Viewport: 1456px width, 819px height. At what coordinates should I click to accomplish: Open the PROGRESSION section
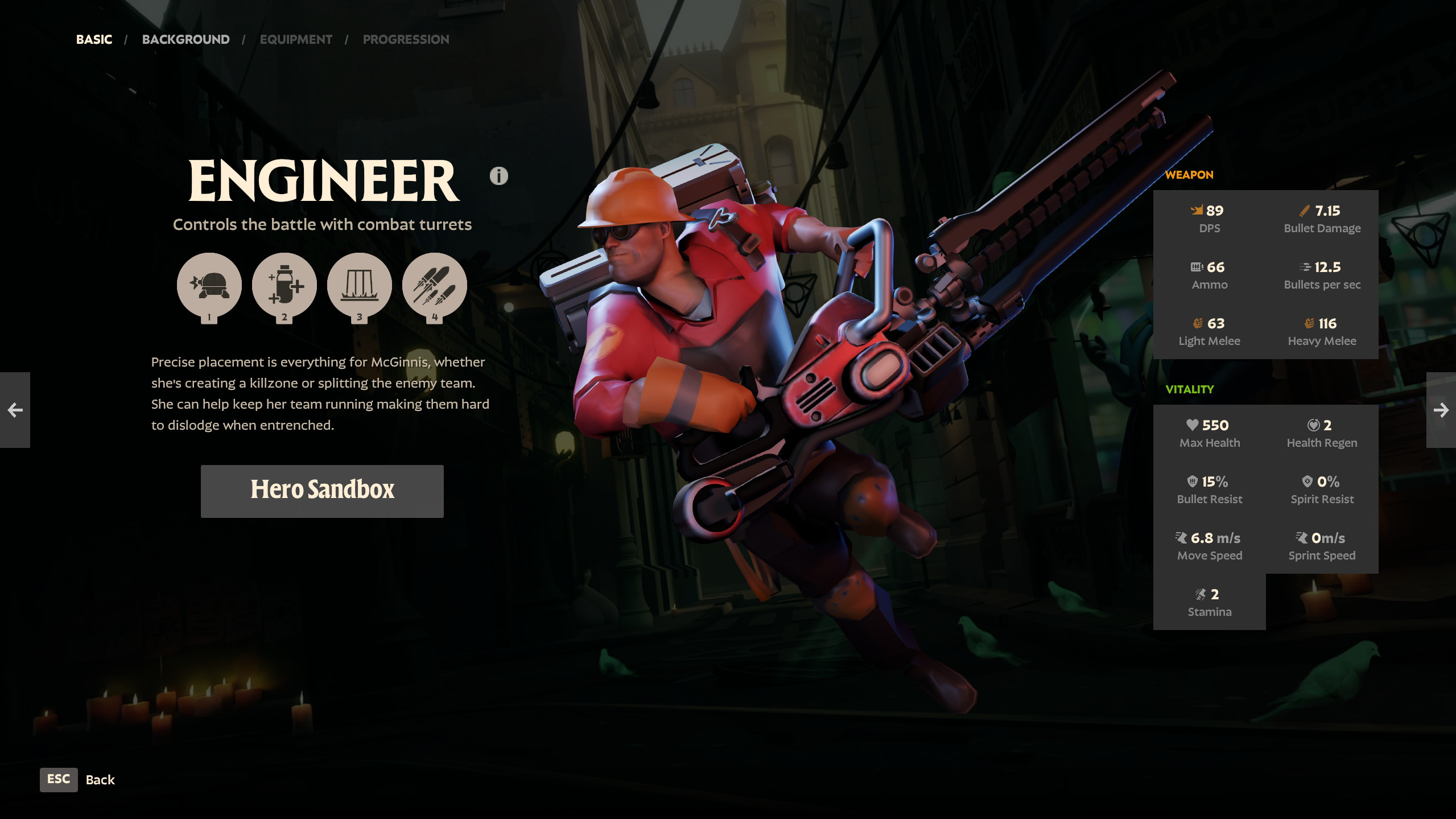point(405,39)
